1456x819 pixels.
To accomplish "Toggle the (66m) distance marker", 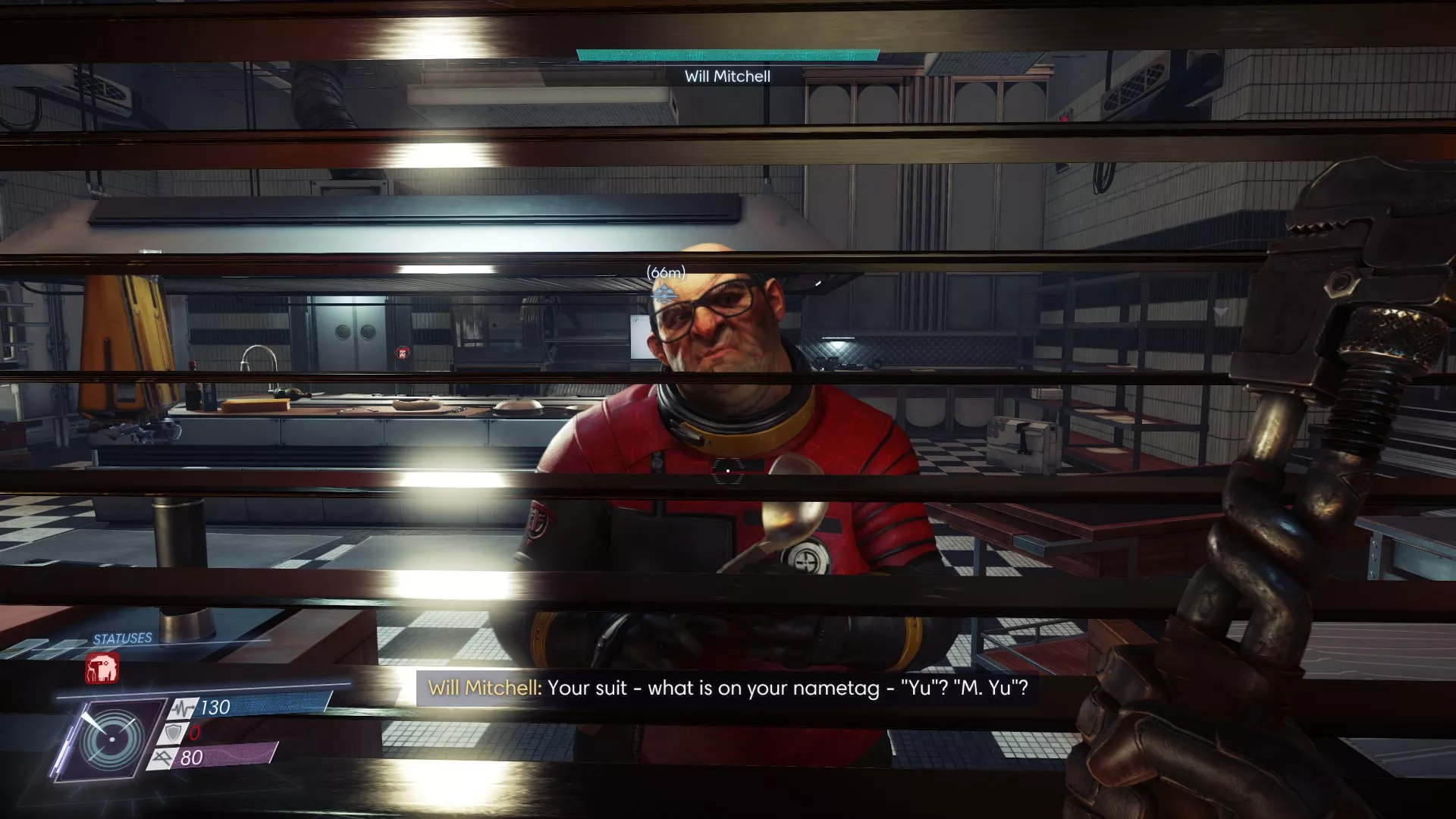I will click(665, 270).
